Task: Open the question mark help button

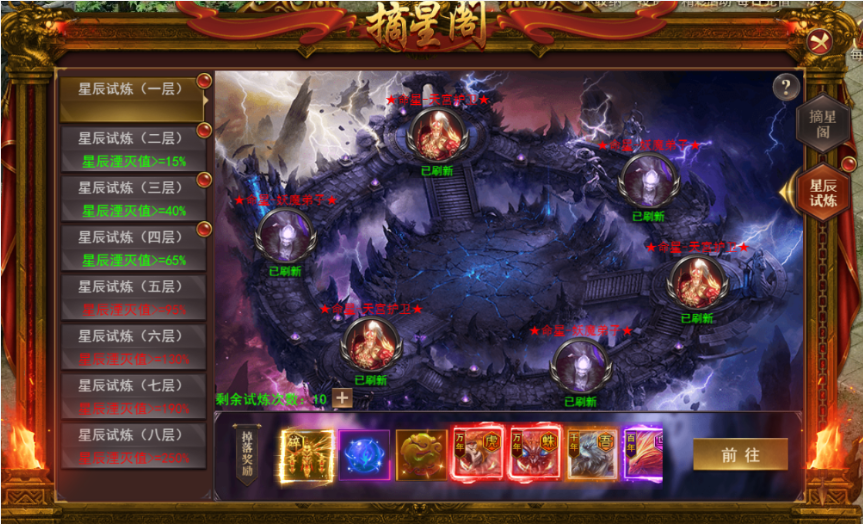Action: pyautogui.click(x=787, y=87)
